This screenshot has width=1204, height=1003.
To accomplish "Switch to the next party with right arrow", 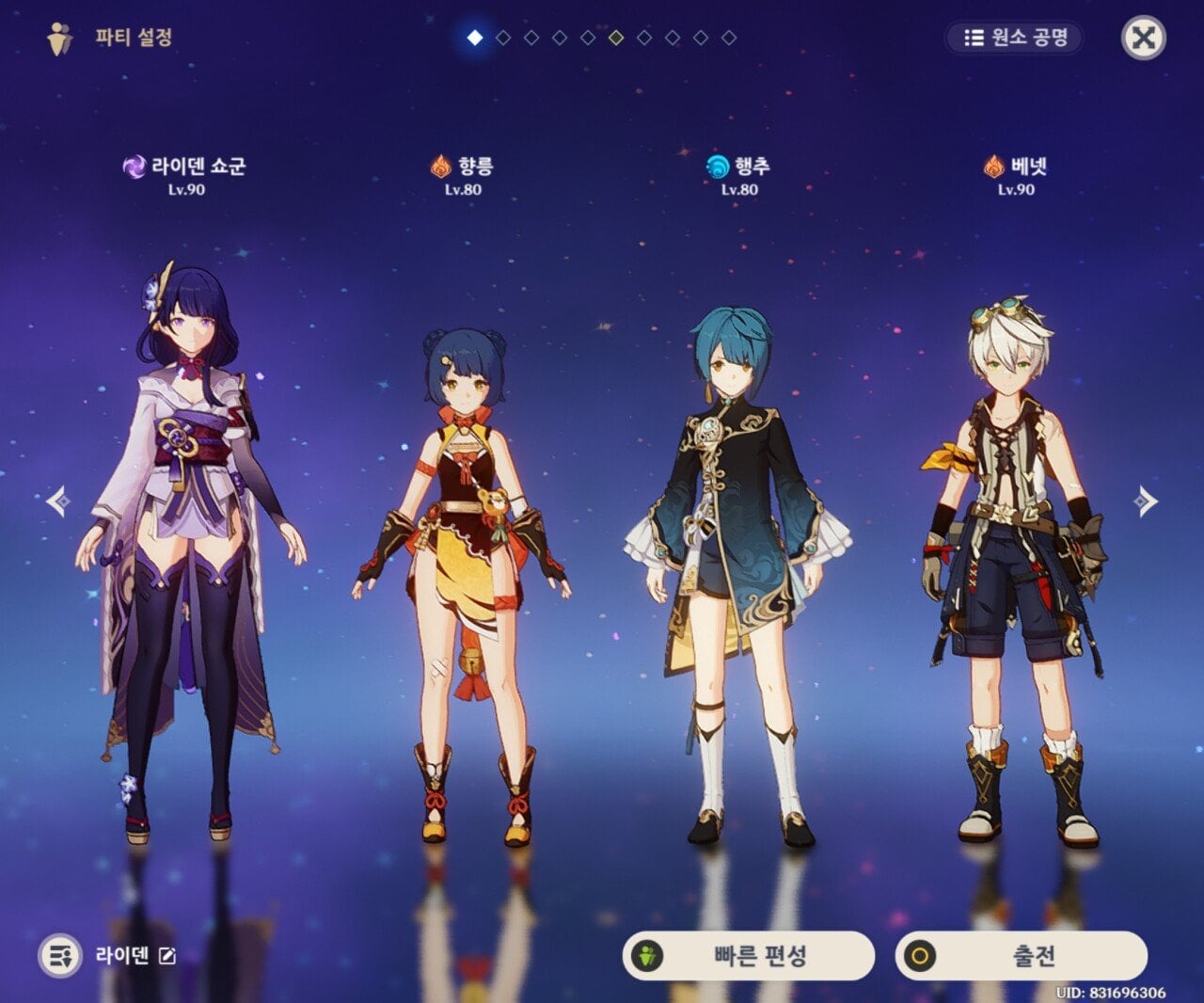I will 1145,501.
